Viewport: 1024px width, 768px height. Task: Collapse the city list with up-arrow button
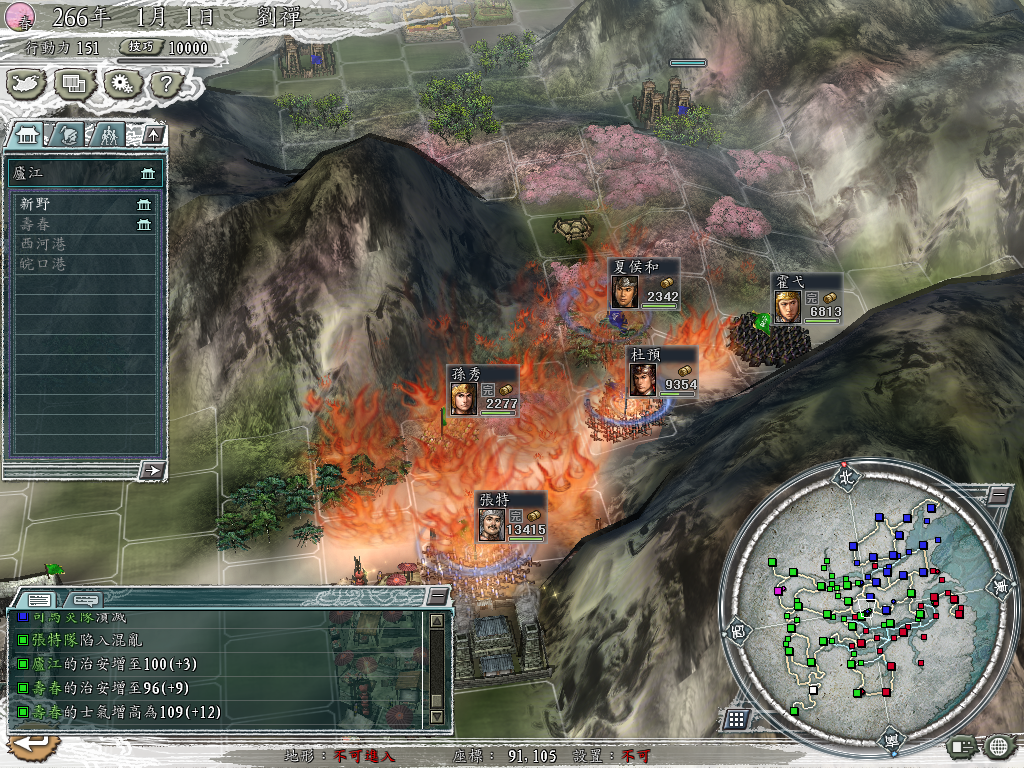153,133
